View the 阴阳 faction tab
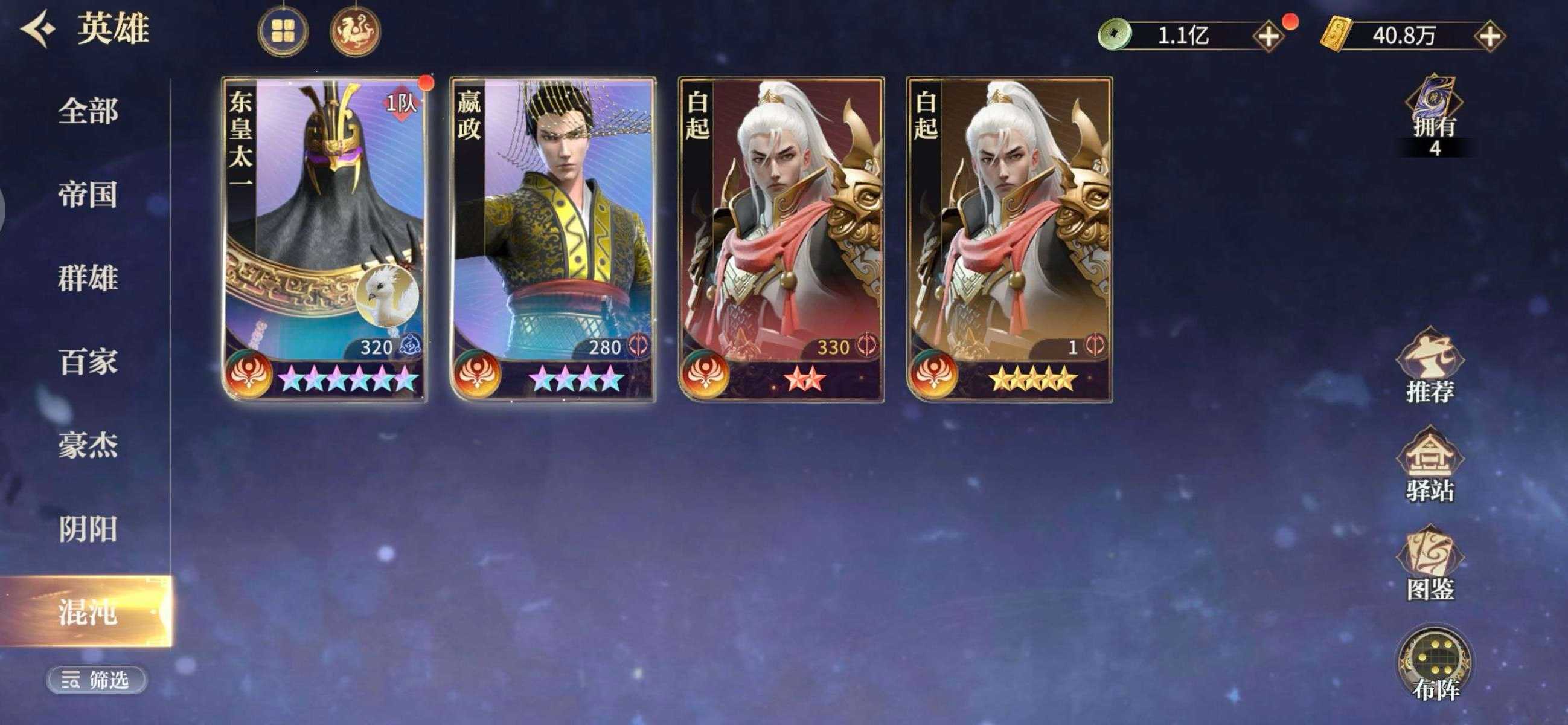This screenshot has height=725, width=1568. tap(88, 529)
